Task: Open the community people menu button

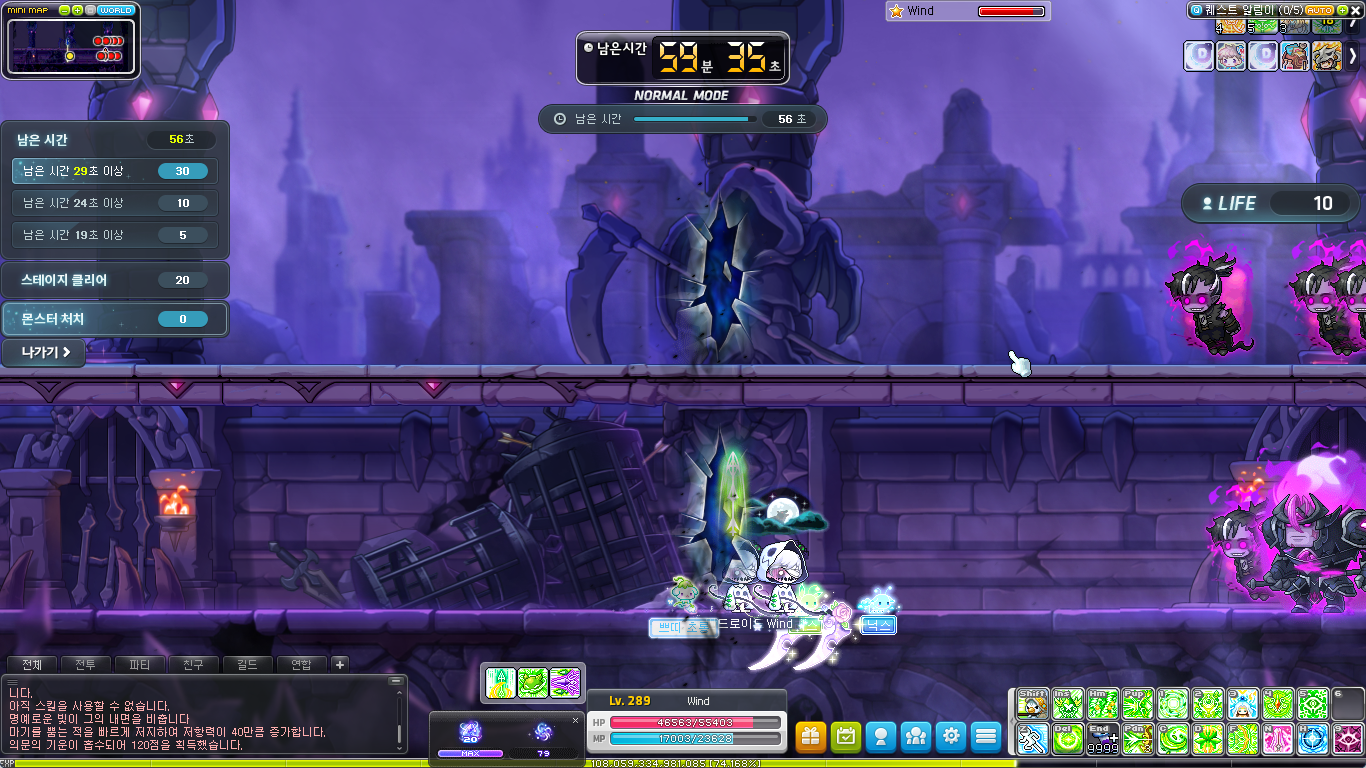Action: [x=916, y=737]
